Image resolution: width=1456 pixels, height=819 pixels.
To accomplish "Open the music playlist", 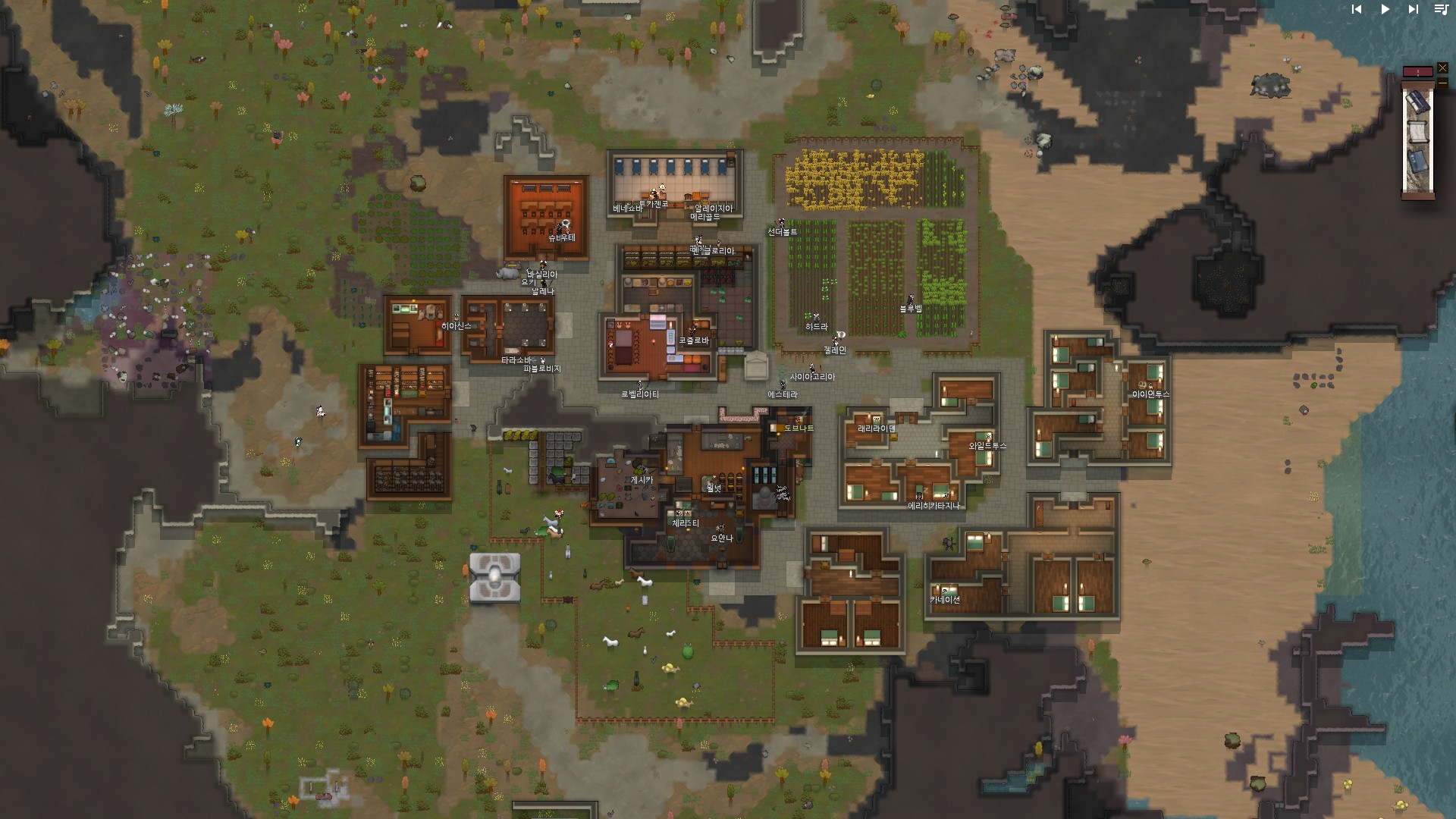I will tap(1441, 10).
